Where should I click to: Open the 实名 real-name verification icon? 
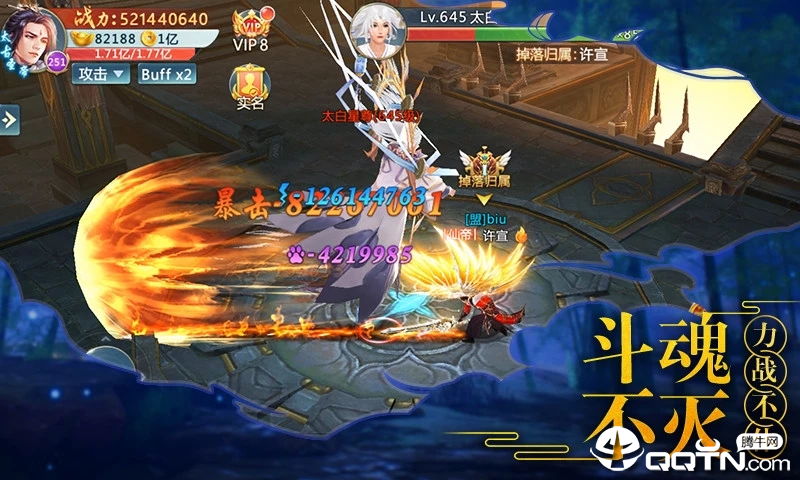click(x=250, y=87)
